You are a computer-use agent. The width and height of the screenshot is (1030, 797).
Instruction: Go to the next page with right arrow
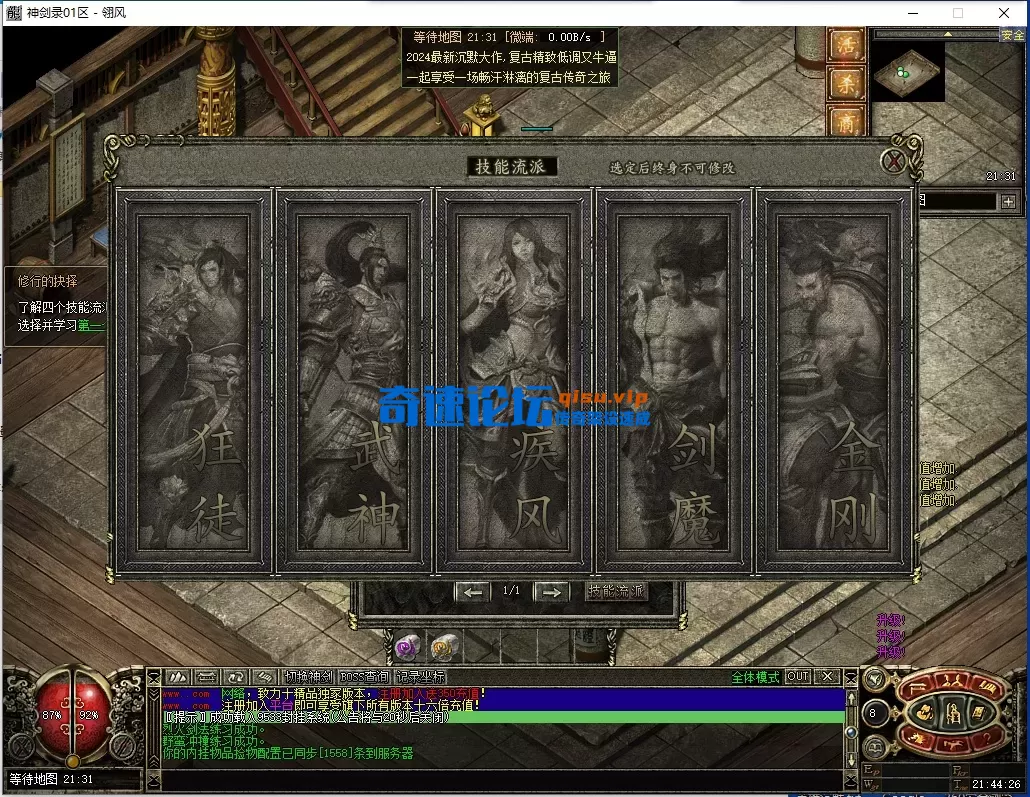point(550,592)
